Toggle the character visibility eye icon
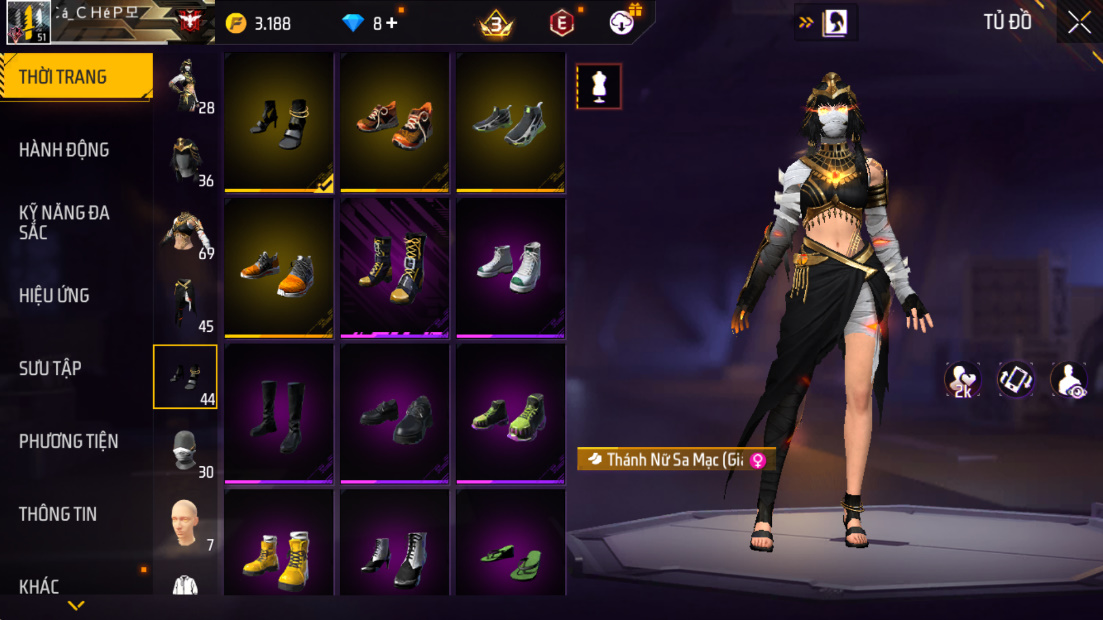The image size is (1103, 620). [x=1068, y=380]
